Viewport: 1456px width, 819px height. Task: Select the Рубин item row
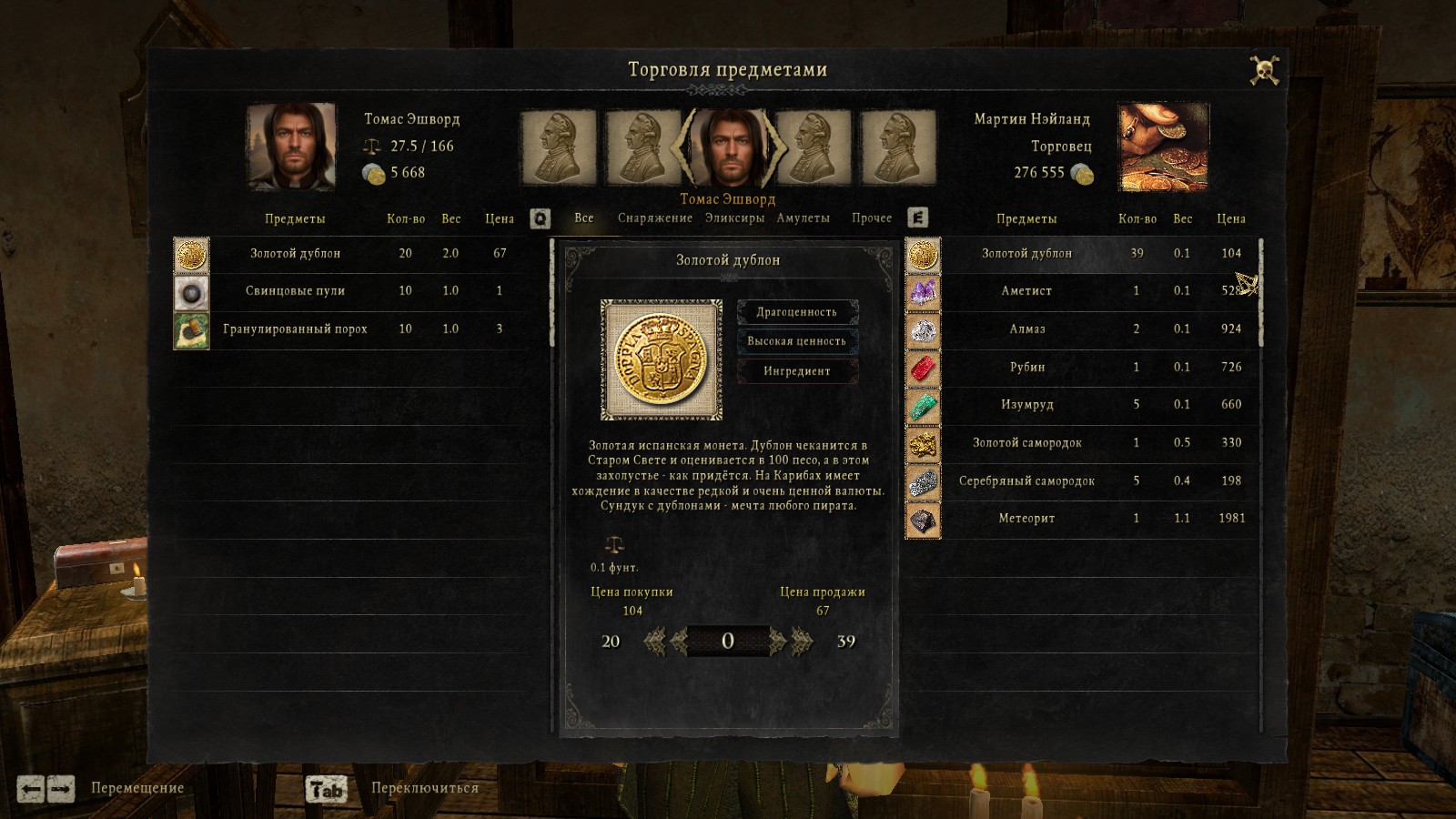tap(1026, 368)
